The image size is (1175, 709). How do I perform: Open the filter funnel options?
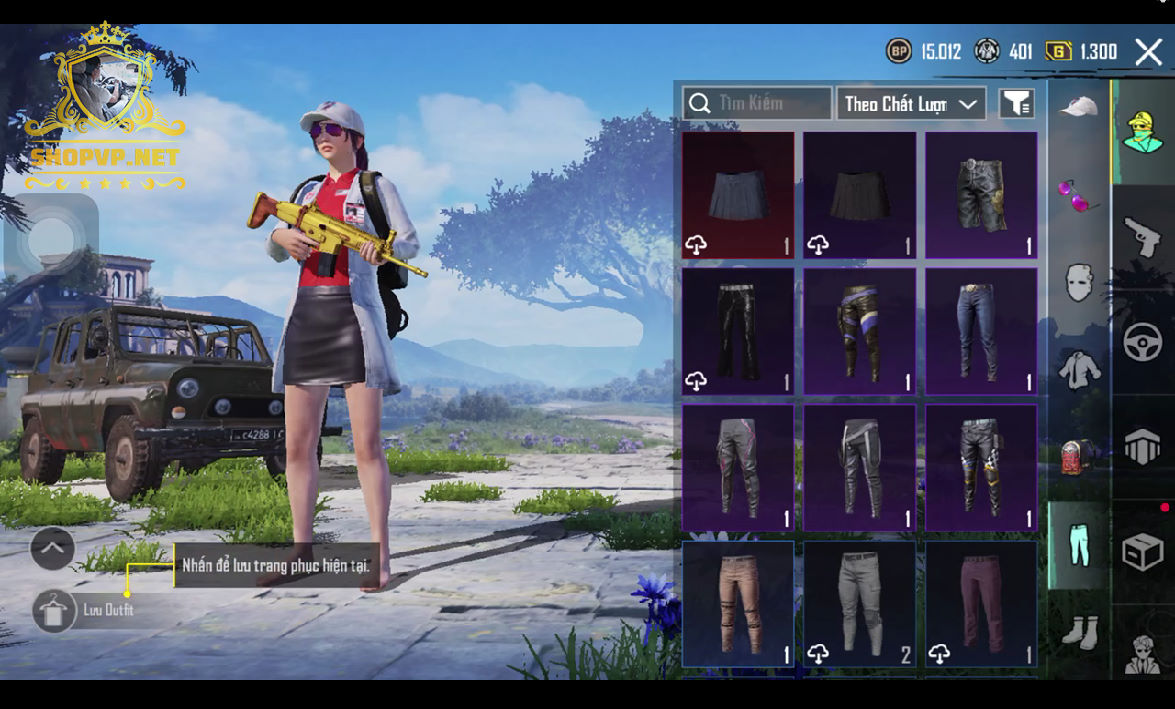tap(1016, 103)
